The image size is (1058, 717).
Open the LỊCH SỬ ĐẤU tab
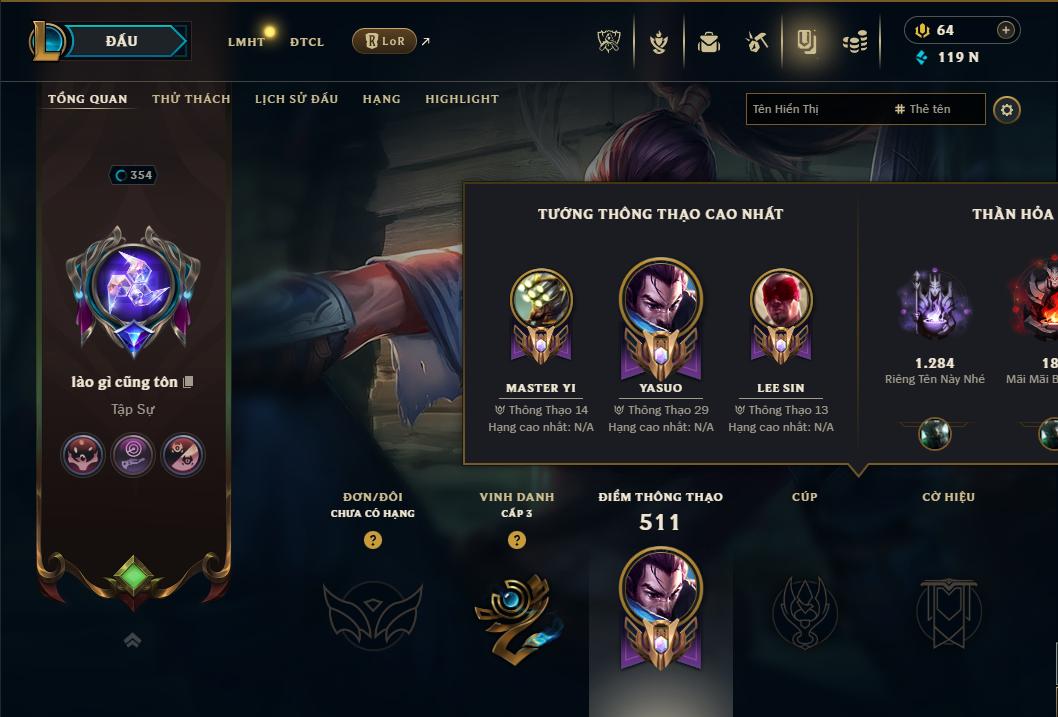(296, 99)
